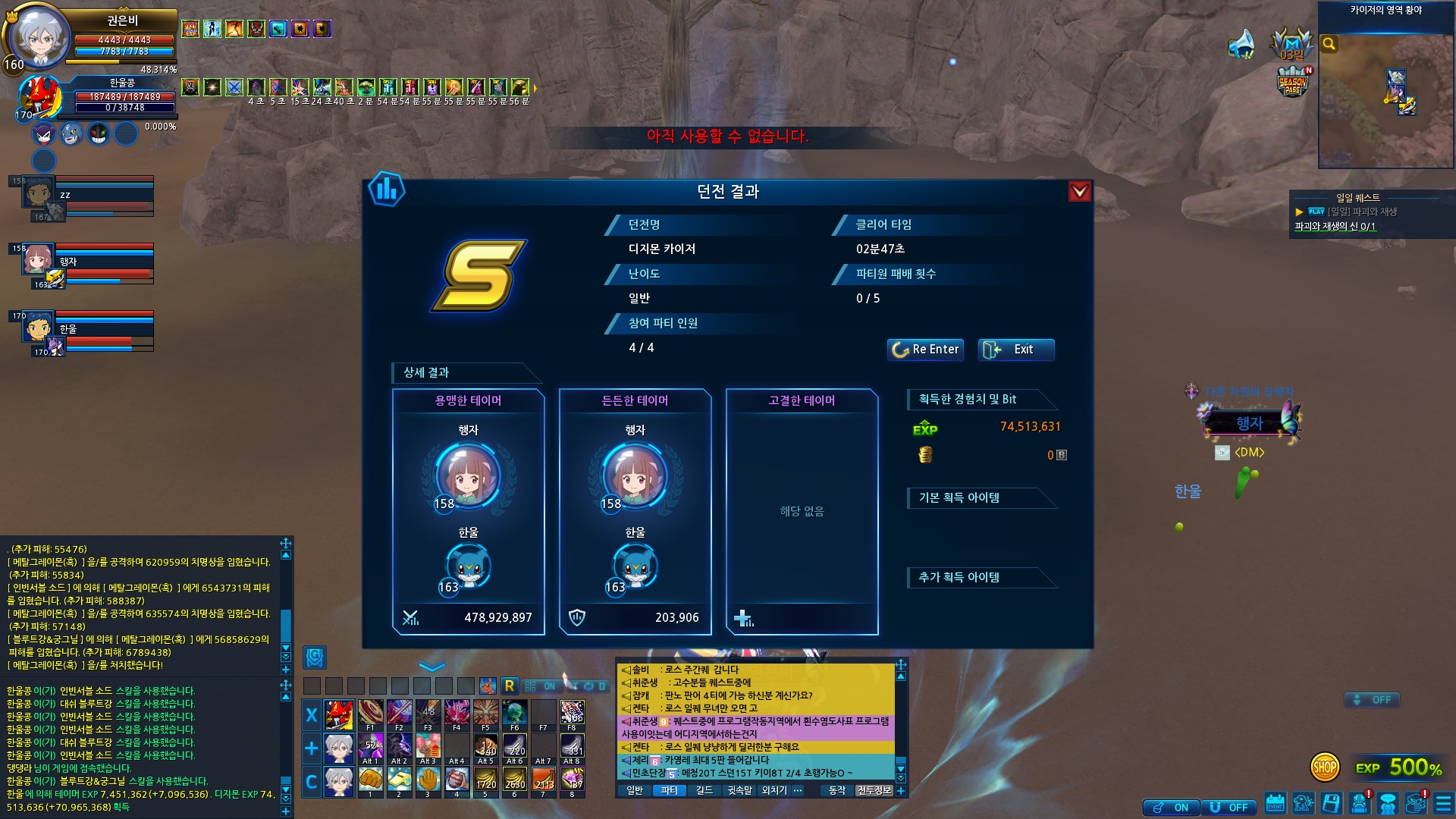Exit the dungeon via Exit button
Image resolution: width=1456 pixels, height=819 pixels.
click(1015, 350)
